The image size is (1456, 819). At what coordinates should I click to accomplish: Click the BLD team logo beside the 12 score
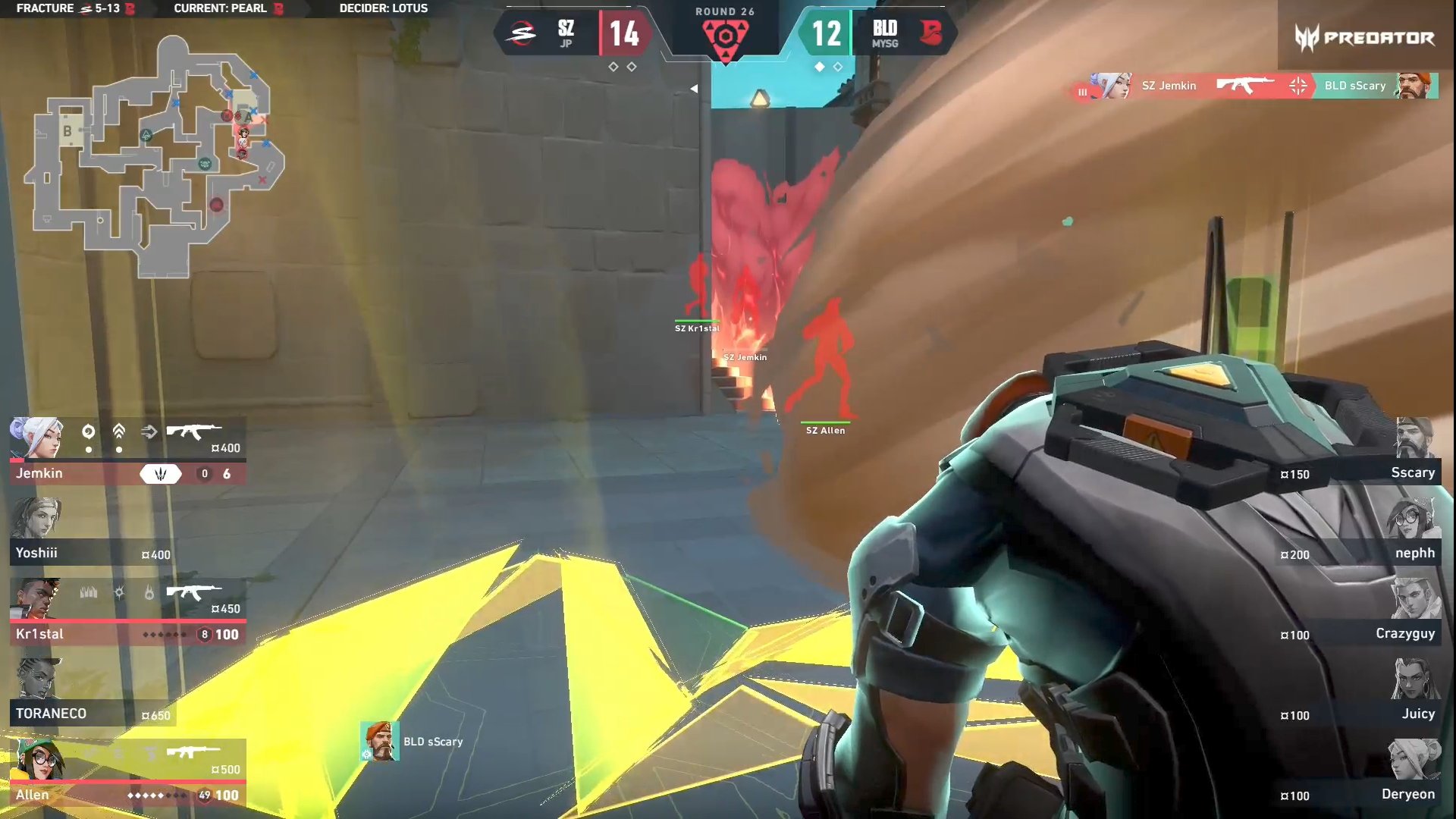[931, 34]
